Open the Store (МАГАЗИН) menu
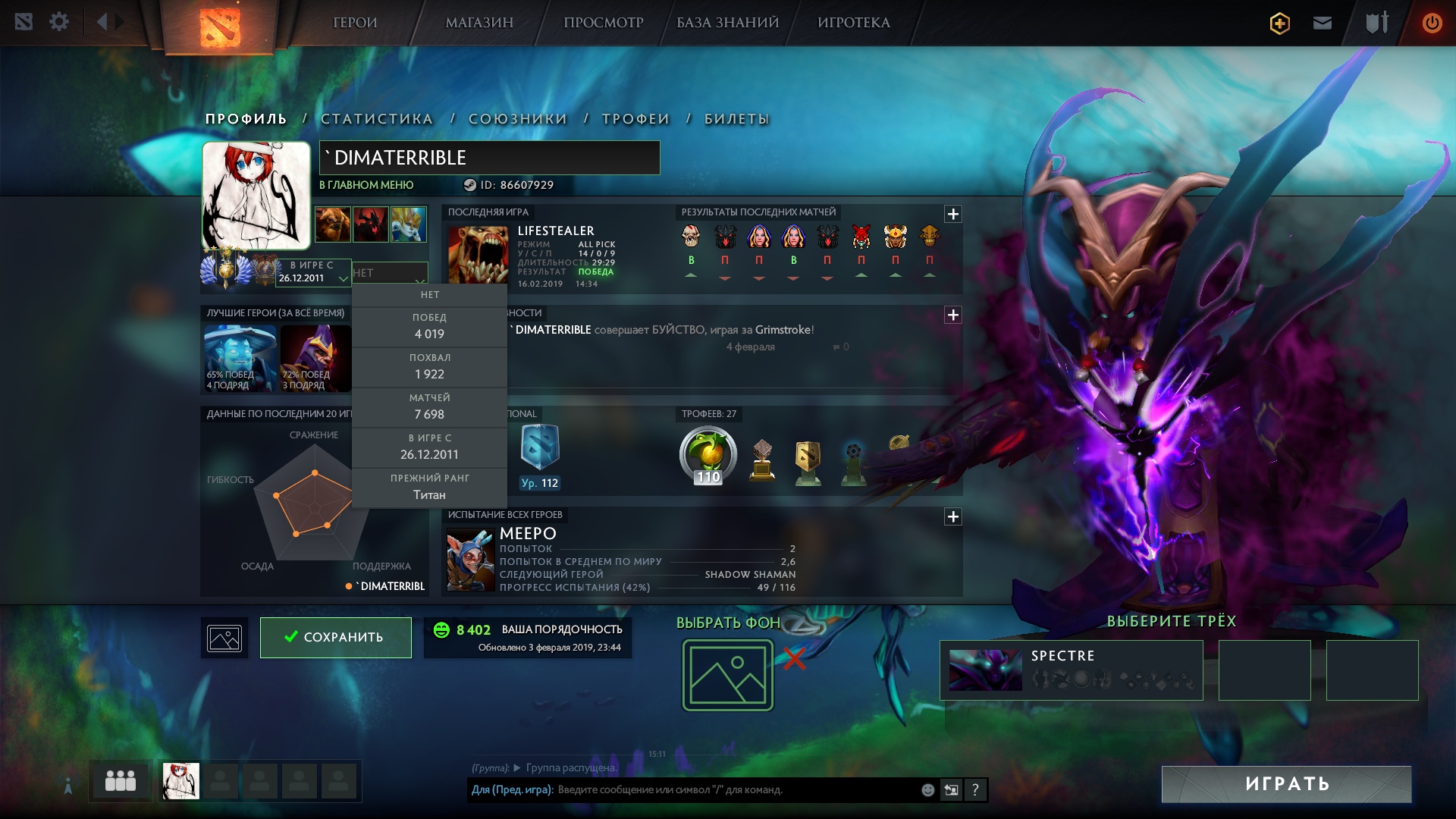Screen dimensions: 1456x819 pos(479,23)
